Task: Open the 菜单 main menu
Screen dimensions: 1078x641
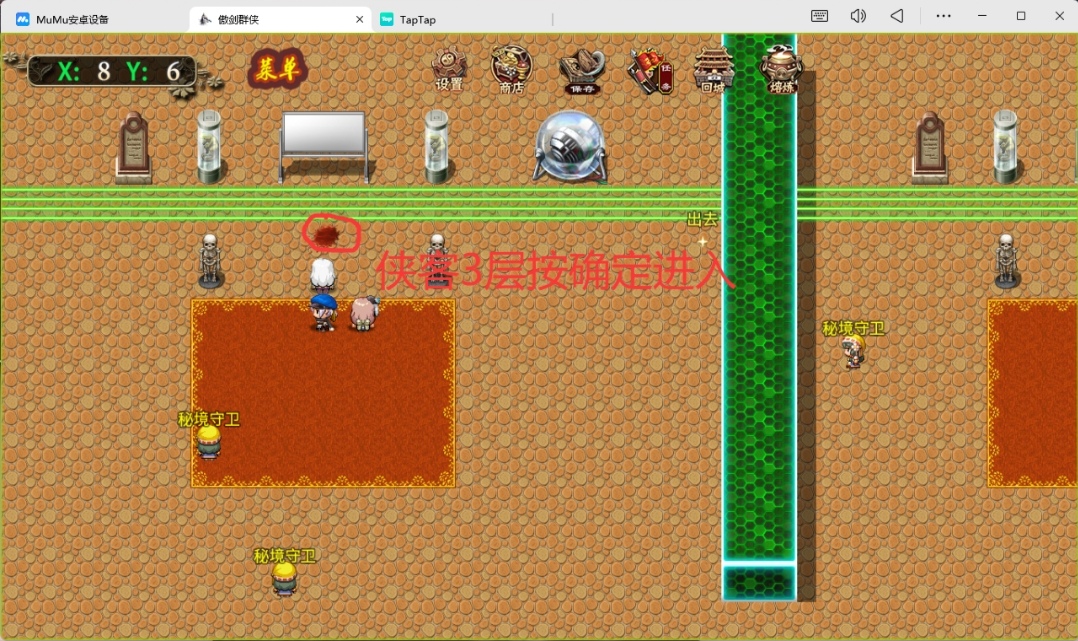Action: pos(276,68)
